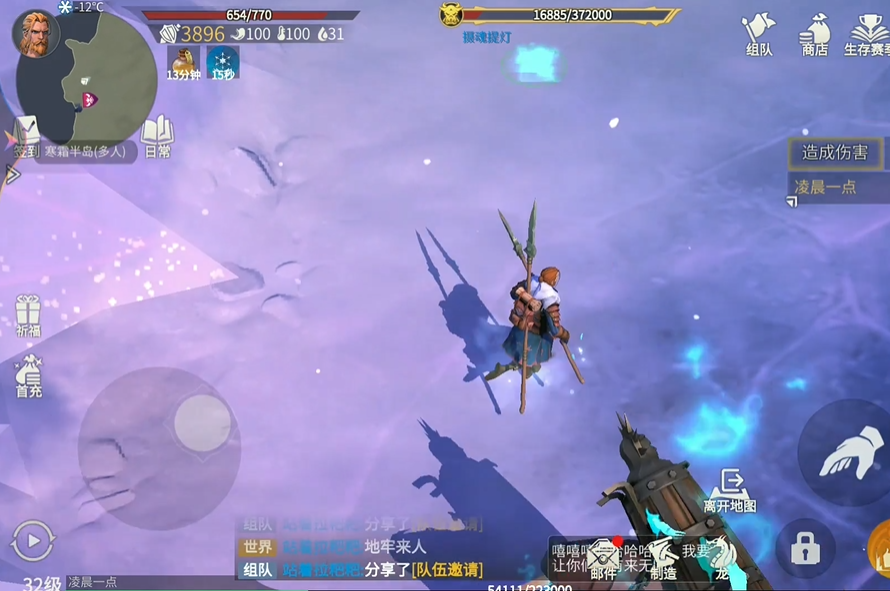890x591 pixels.
Task: Select the snowflake buff icon showing 15秒
Action: (222, 62)
